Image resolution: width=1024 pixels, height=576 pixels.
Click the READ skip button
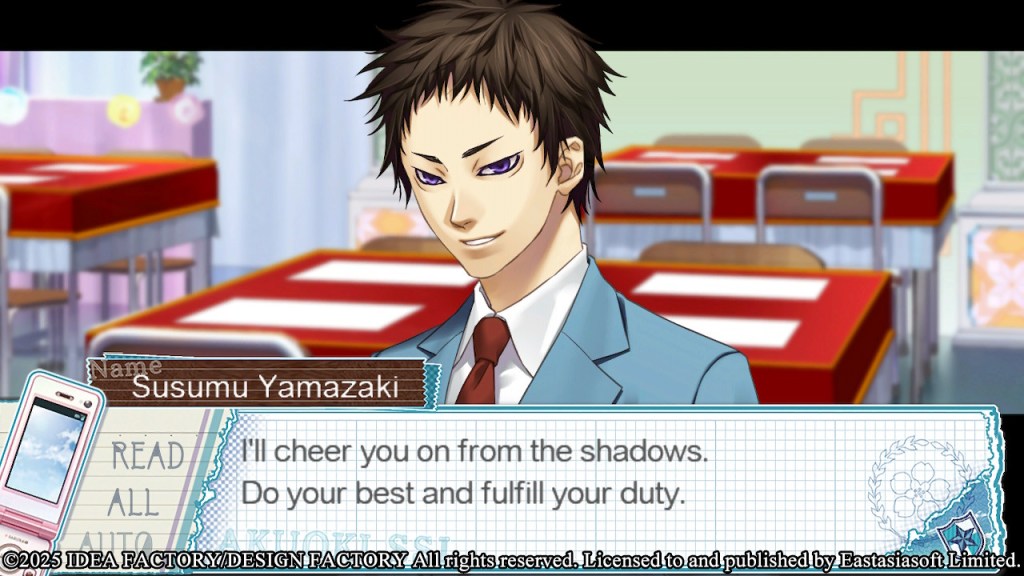pyautogui.click(x=145, y=456)
